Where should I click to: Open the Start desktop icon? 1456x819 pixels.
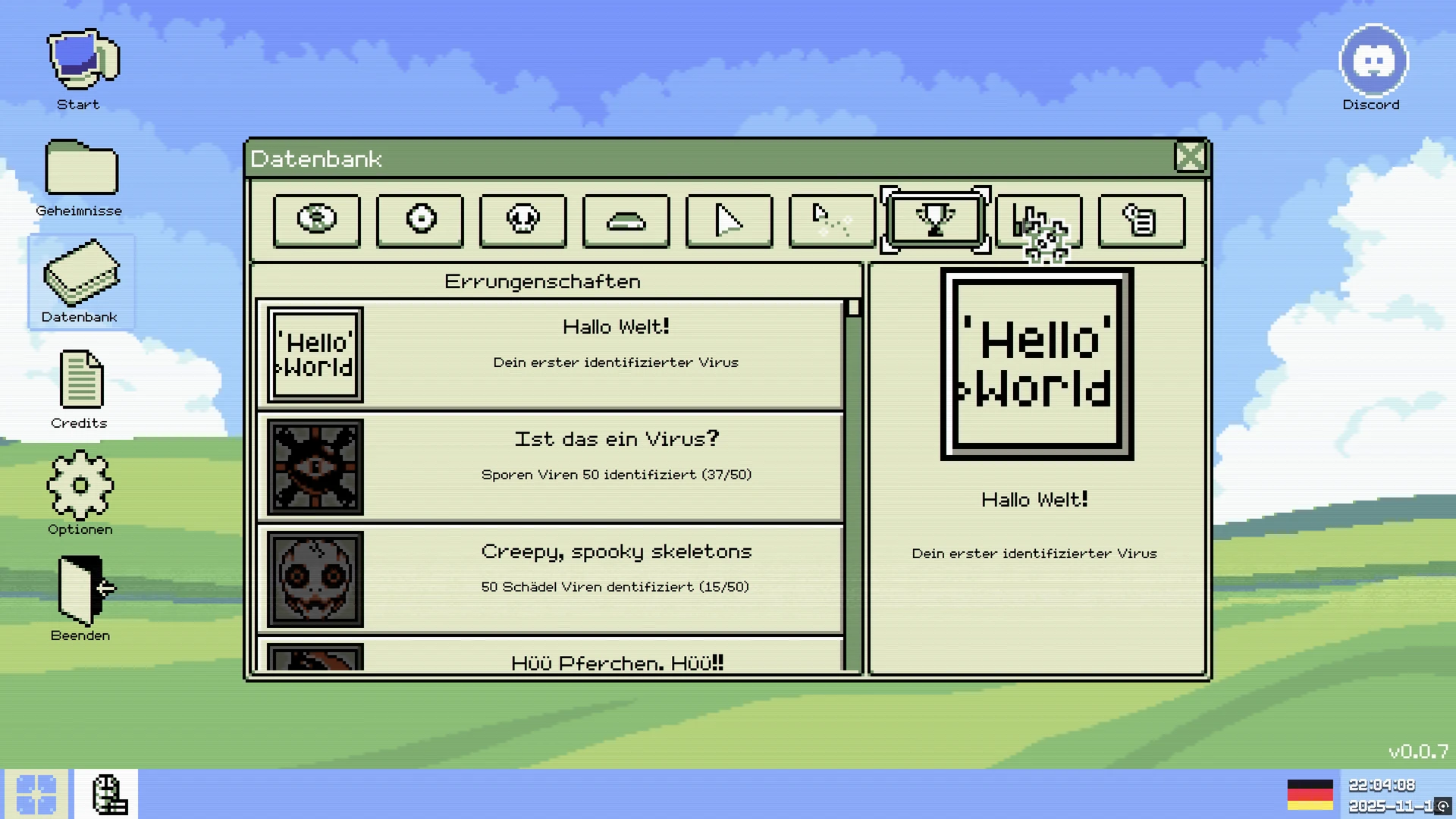point(81,69)
